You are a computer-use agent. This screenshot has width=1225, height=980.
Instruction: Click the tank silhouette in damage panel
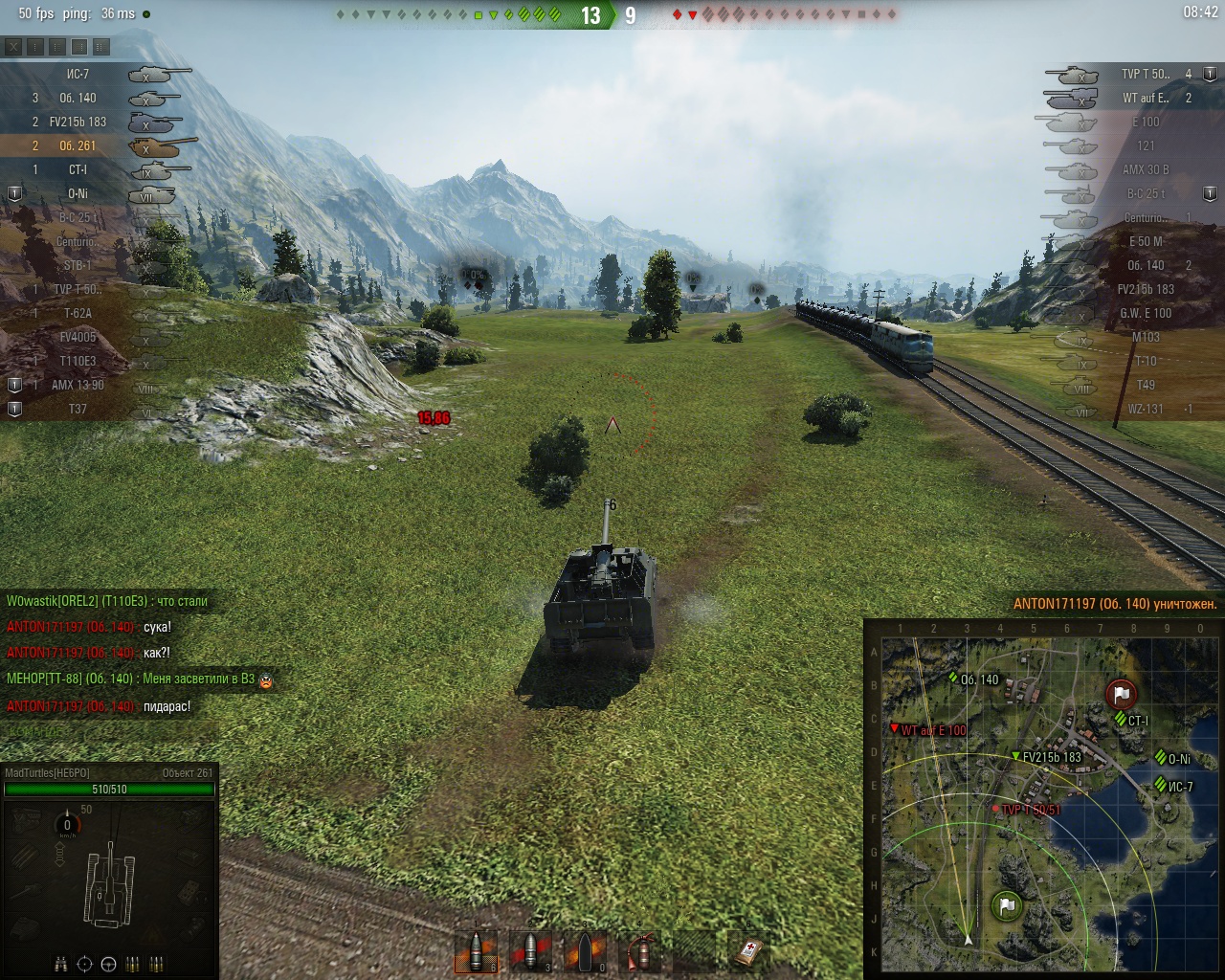coord(110,882)
